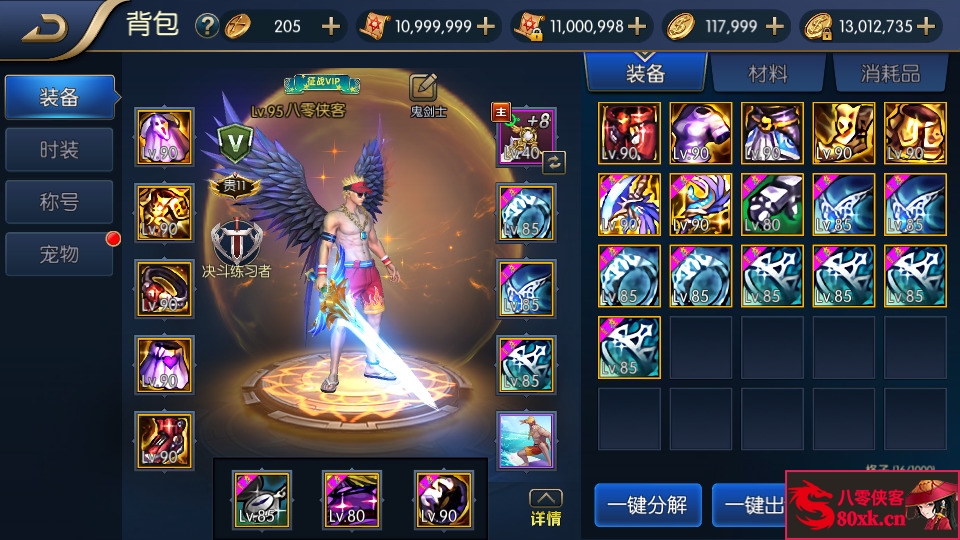Viewport: 960px width, 540px height.
Task: Select the 宠物 pet tab
Action: coord(59,254)
